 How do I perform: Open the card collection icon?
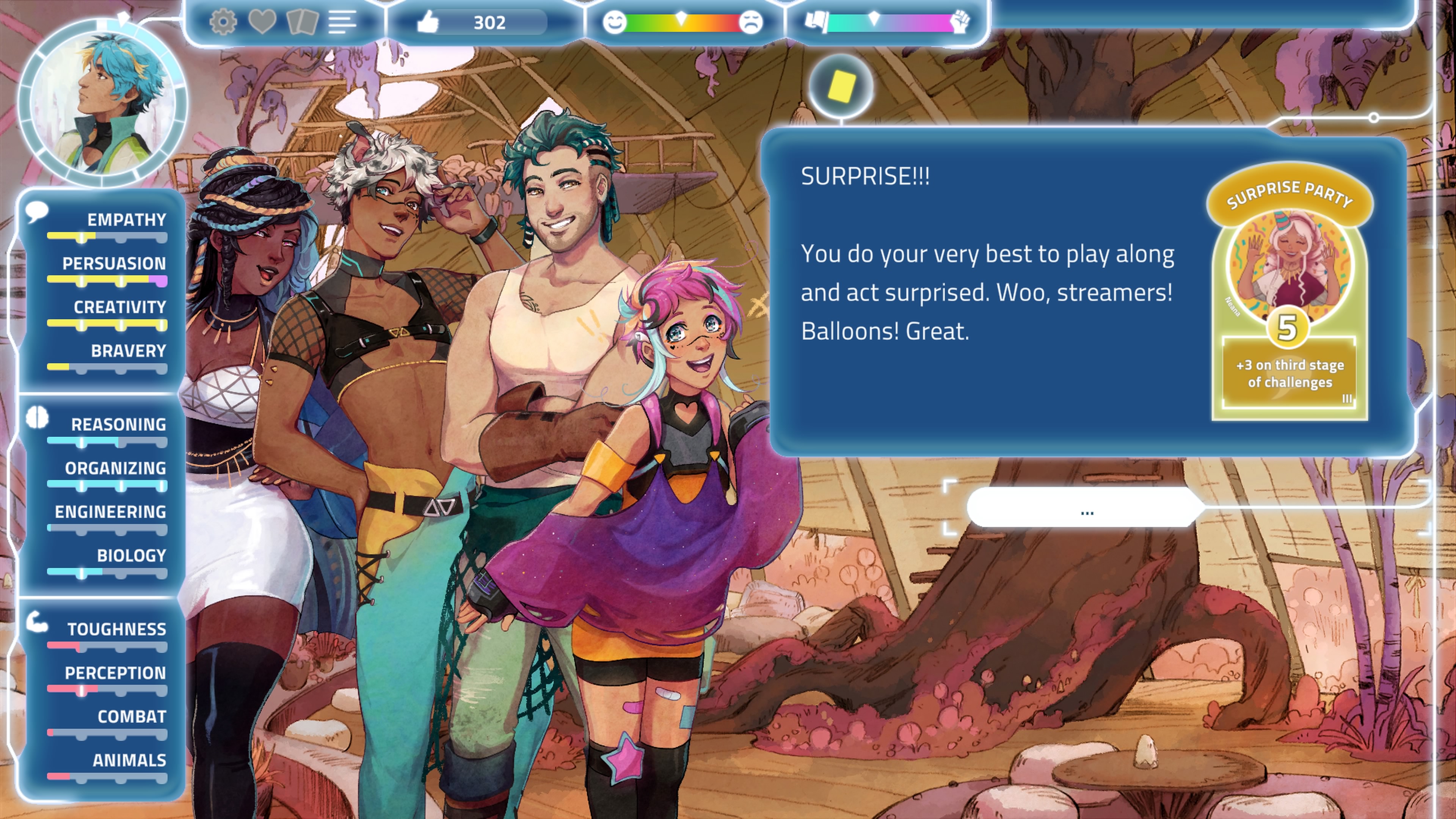coord(303,23)
